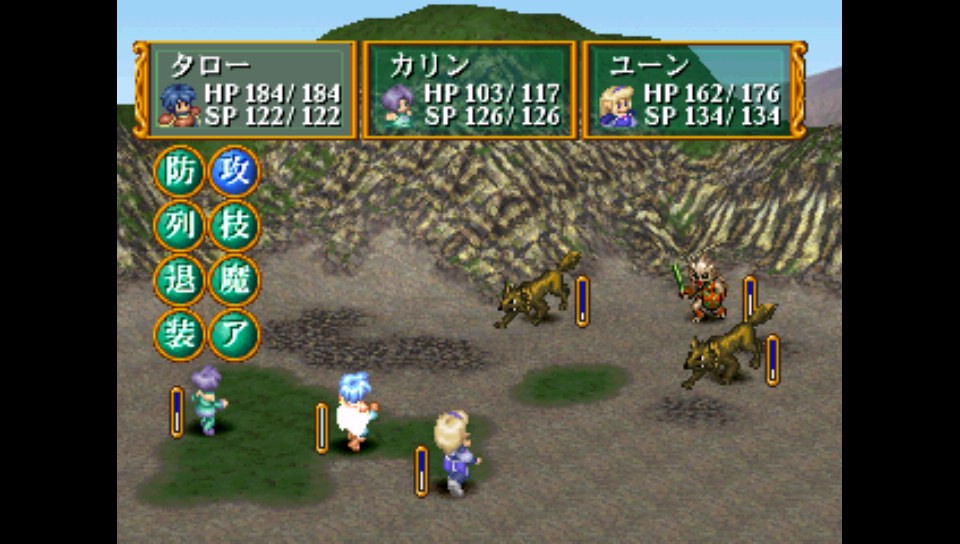Select the 技 skill command
The height and width of the screenshot is (544, 960).
[234, 225]
